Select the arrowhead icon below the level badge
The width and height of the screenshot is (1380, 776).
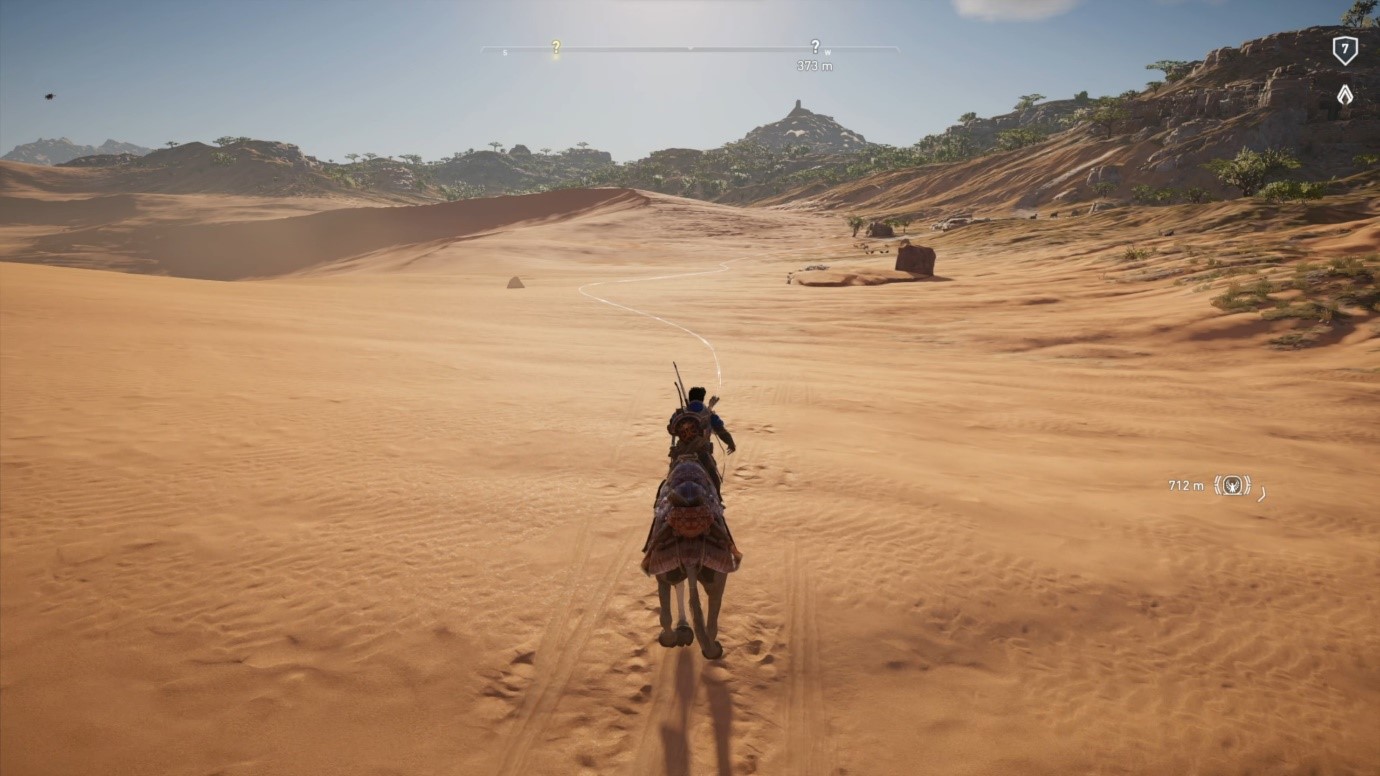point(1345,95)
